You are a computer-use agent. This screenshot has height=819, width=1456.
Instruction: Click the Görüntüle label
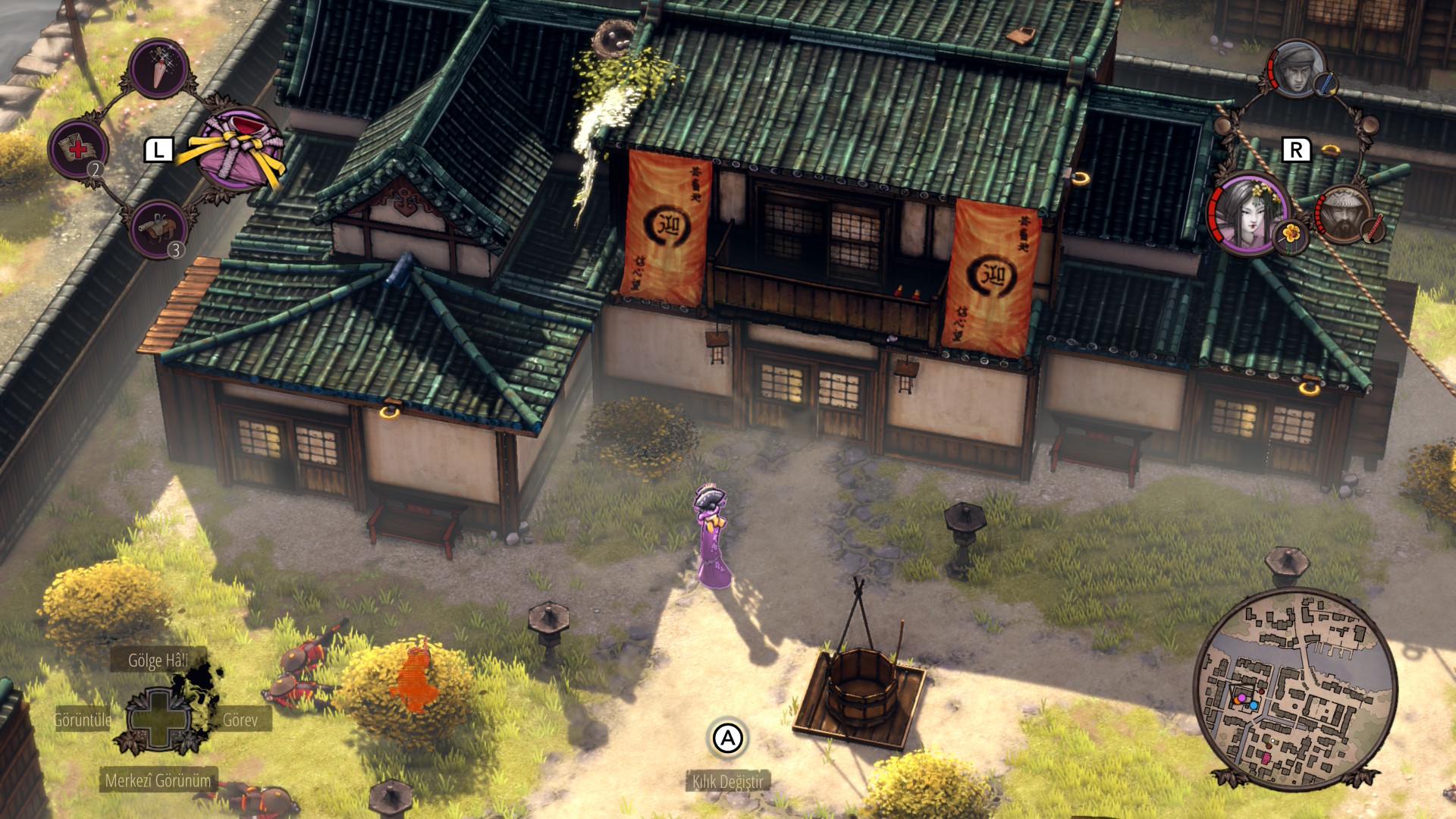(83, 720)
